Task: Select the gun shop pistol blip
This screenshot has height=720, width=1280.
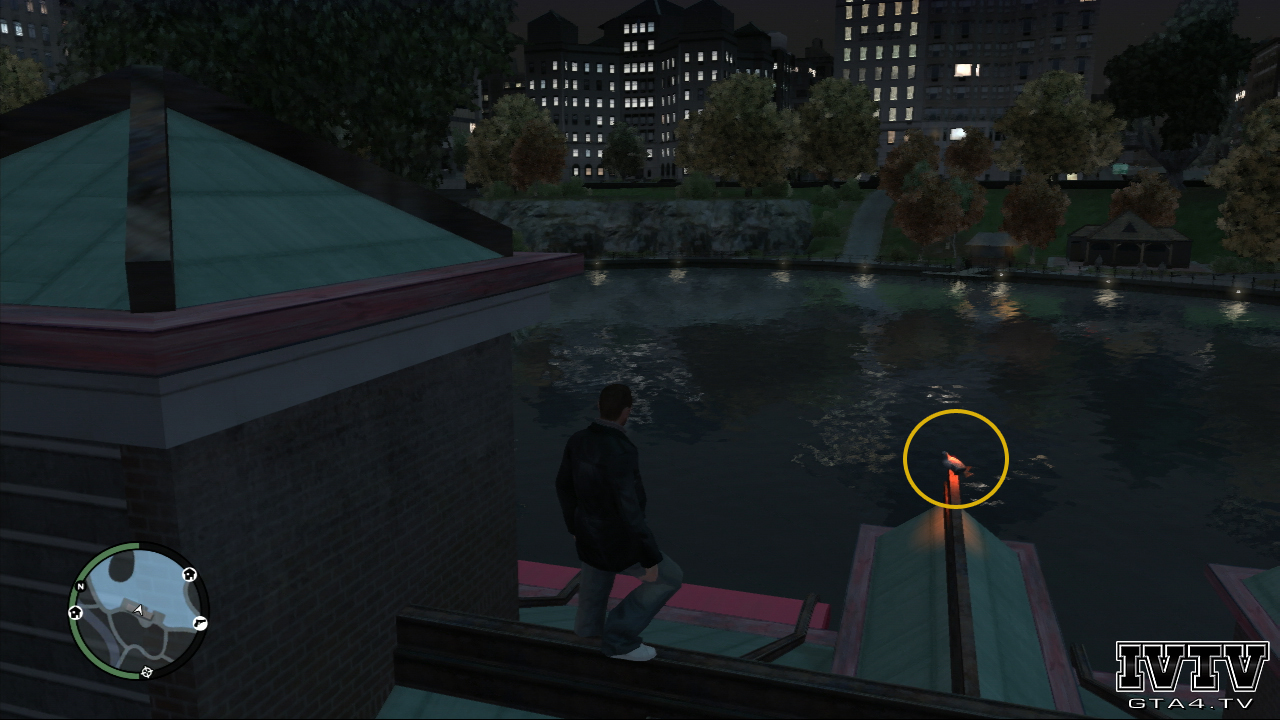Action: tap(200, 623)
